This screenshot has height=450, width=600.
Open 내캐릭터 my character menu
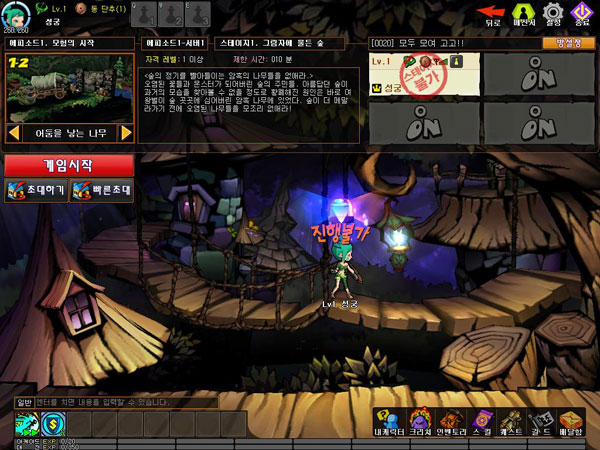[x=389, y=421]
